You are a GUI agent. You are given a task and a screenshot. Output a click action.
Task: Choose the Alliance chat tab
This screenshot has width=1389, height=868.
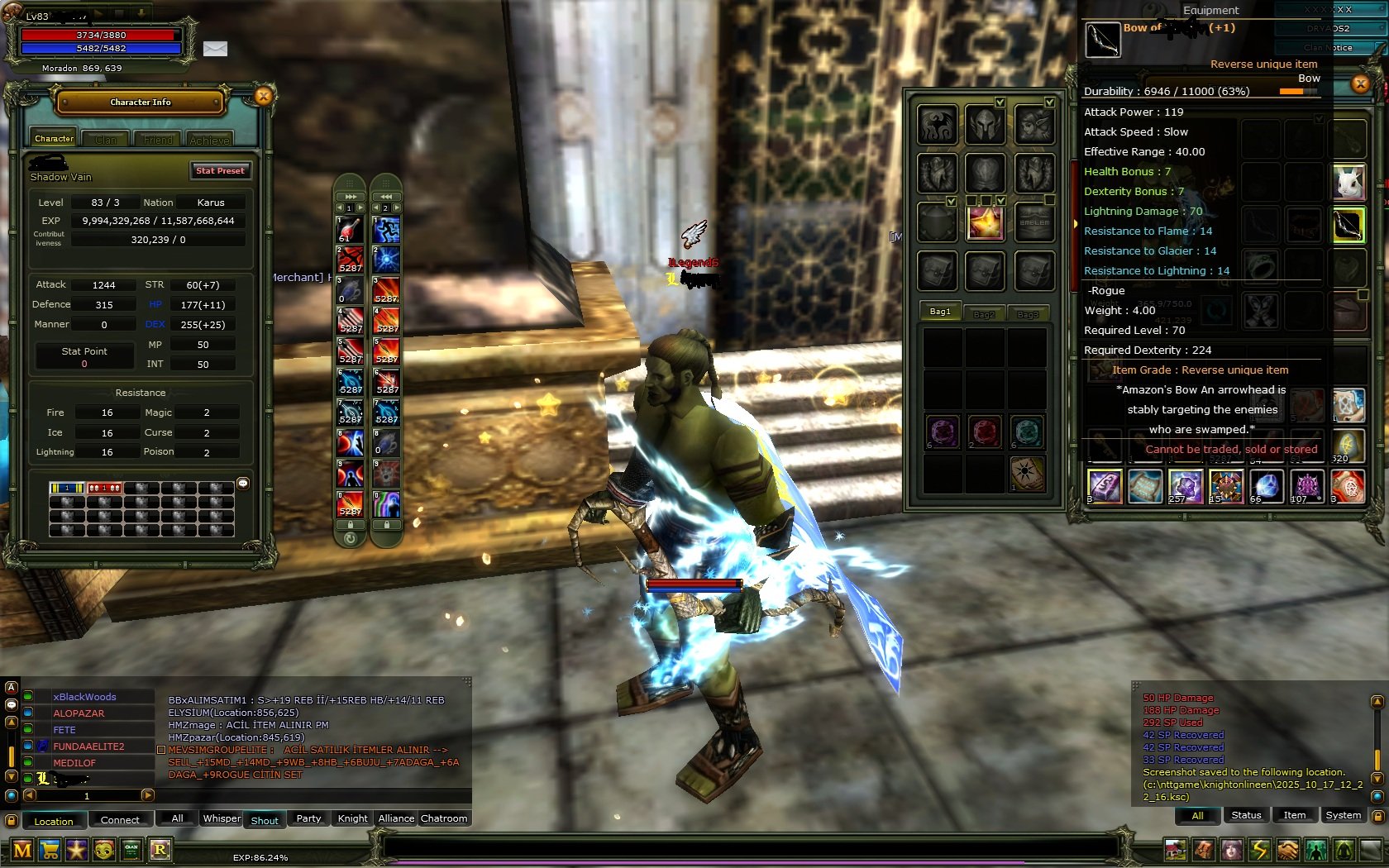(x=396, y=818)
